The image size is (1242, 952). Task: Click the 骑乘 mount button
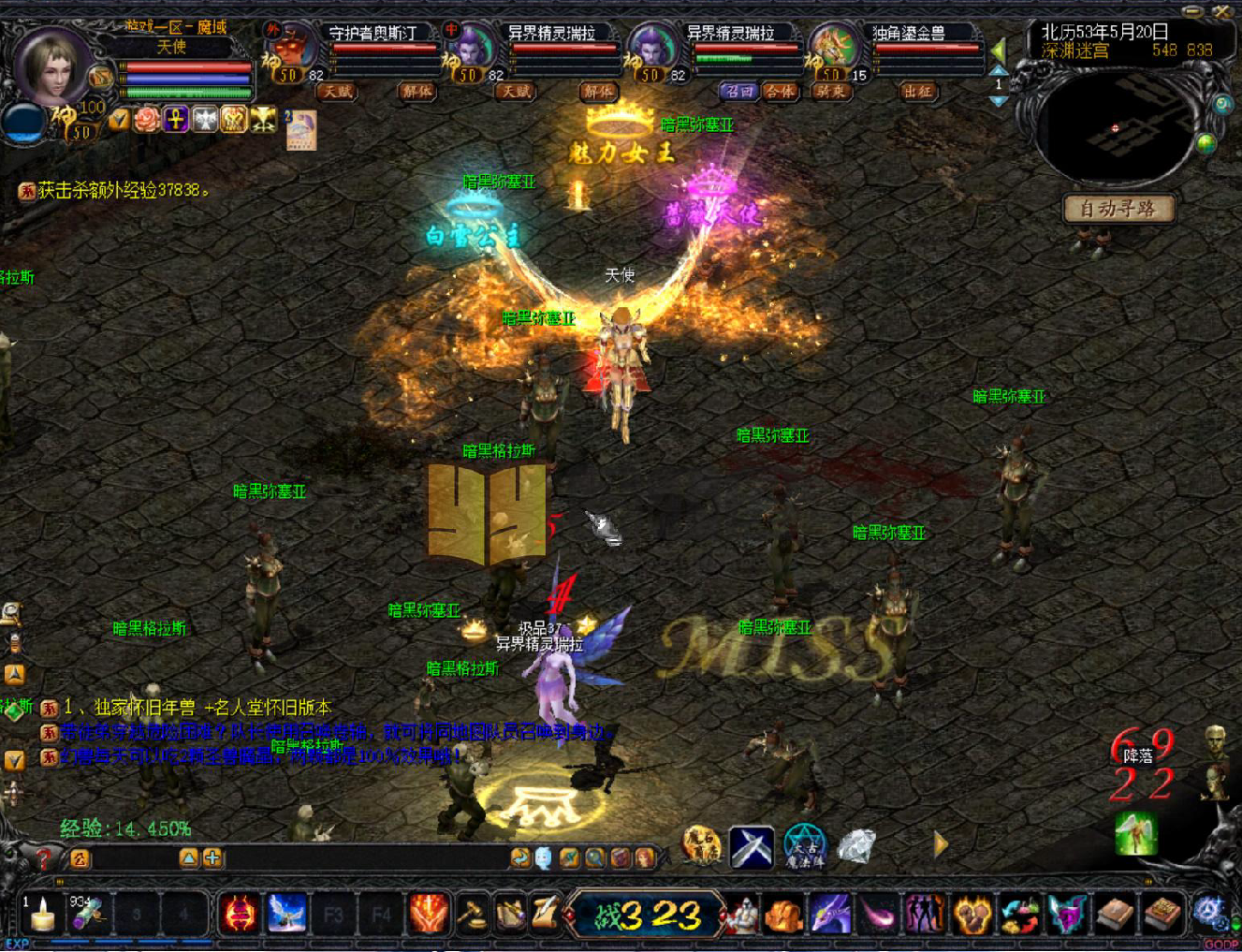[x=829, y=91]
